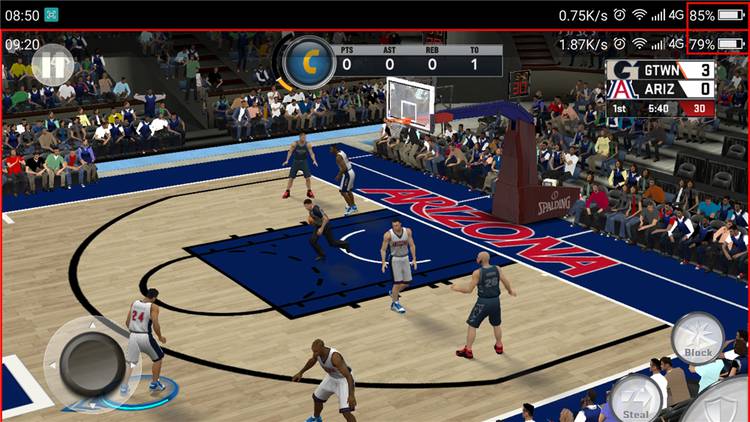Touch the virtual movement joystick
The height and width of the screenshot is (422, 750).
[91, 363]
